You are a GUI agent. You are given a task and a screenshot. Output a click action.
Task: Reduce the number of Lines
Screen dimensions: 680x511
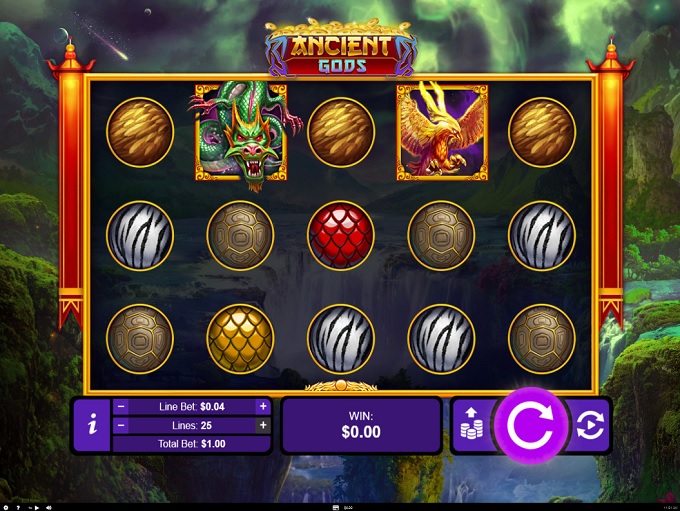tap(121, 425)
